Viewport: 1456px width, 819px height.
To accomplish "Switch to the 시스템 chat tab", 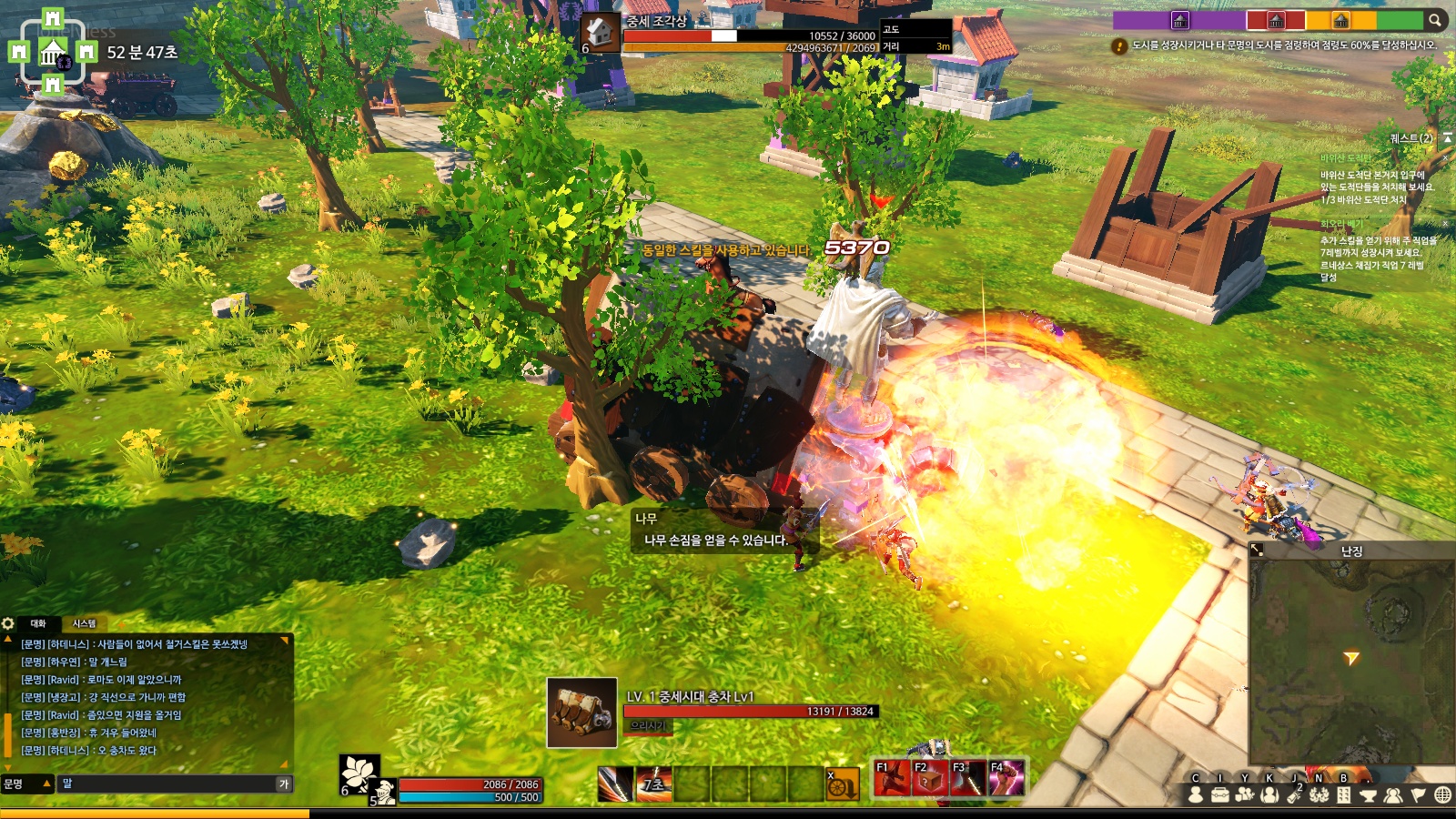I will pyautogui.click(x=84, y=623).
